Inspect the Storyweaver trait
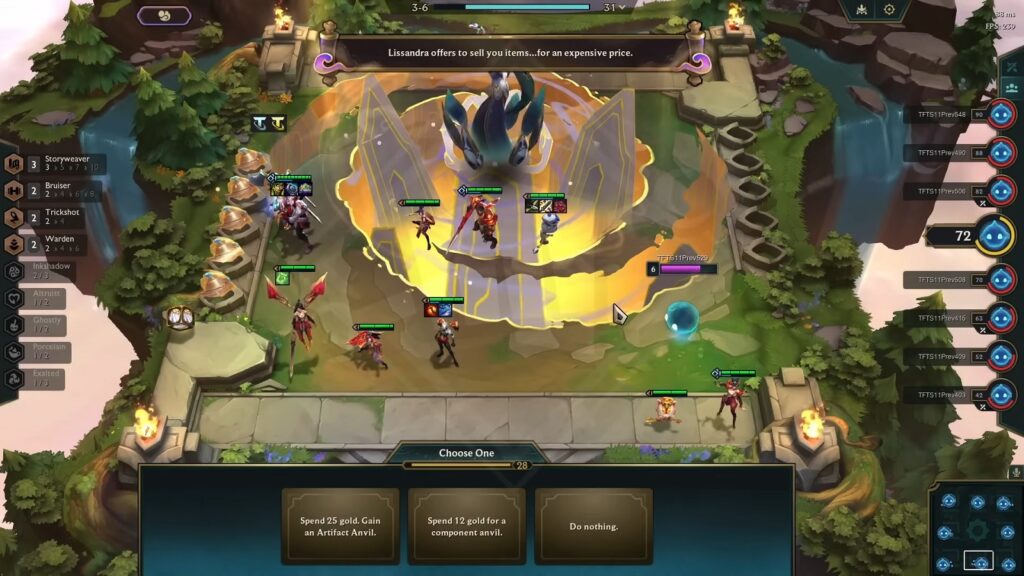Viewport: 1024px width, 576px height. pyautogui.click(x=60, y=164)
